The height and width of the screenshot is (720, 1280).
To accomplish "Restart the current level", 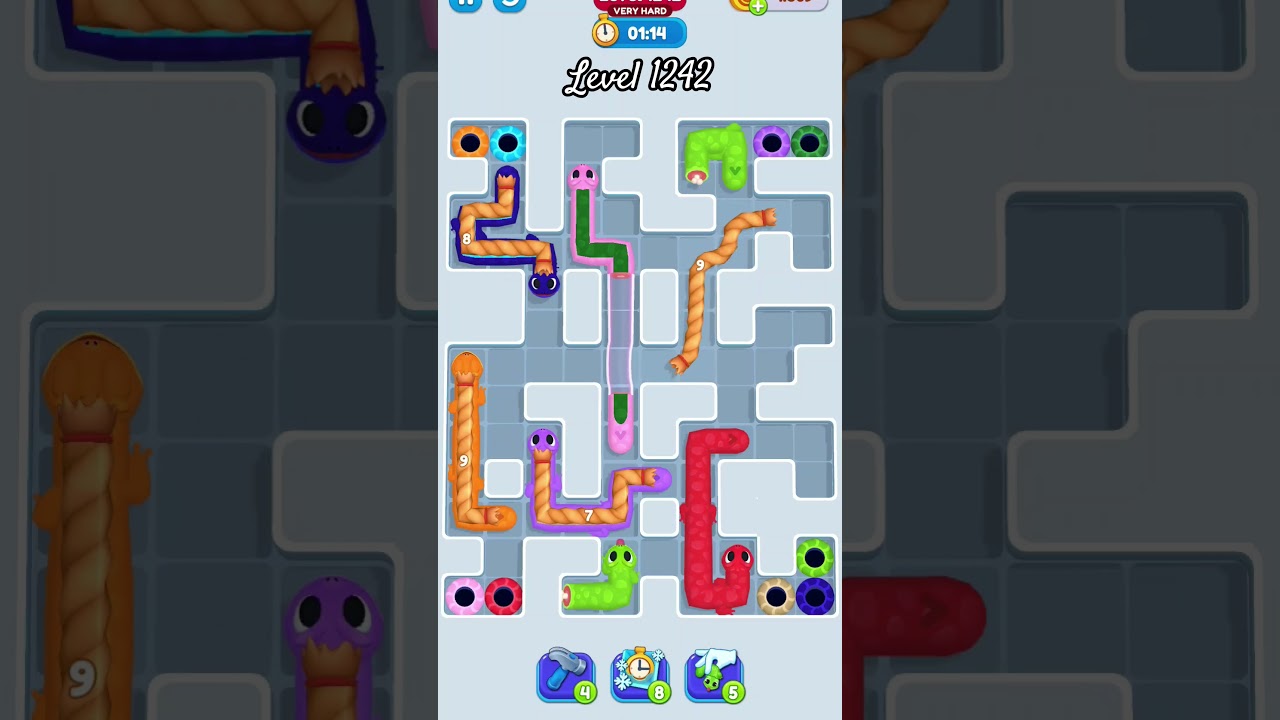I will tap(508, 3).
